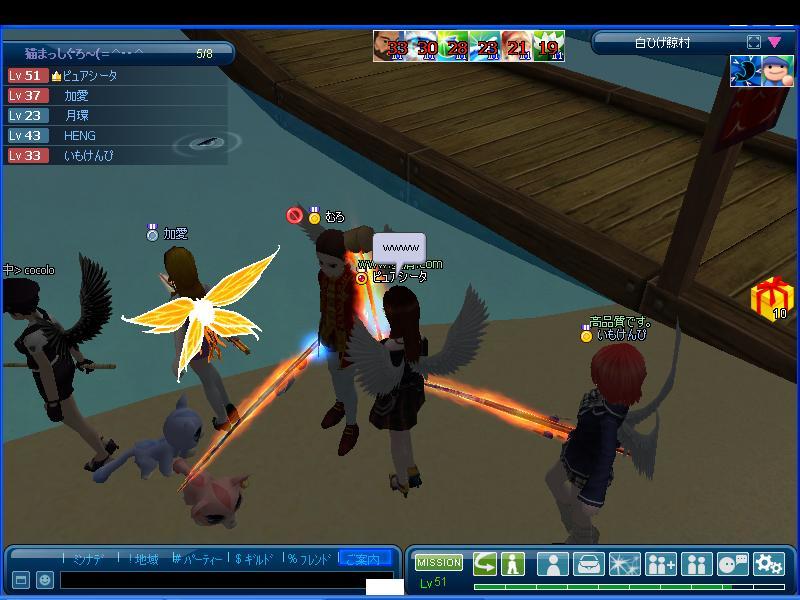This screenshot has height=600, width=800.
Task: Switch to the 地域 chat tab
Action: (143, 559)
